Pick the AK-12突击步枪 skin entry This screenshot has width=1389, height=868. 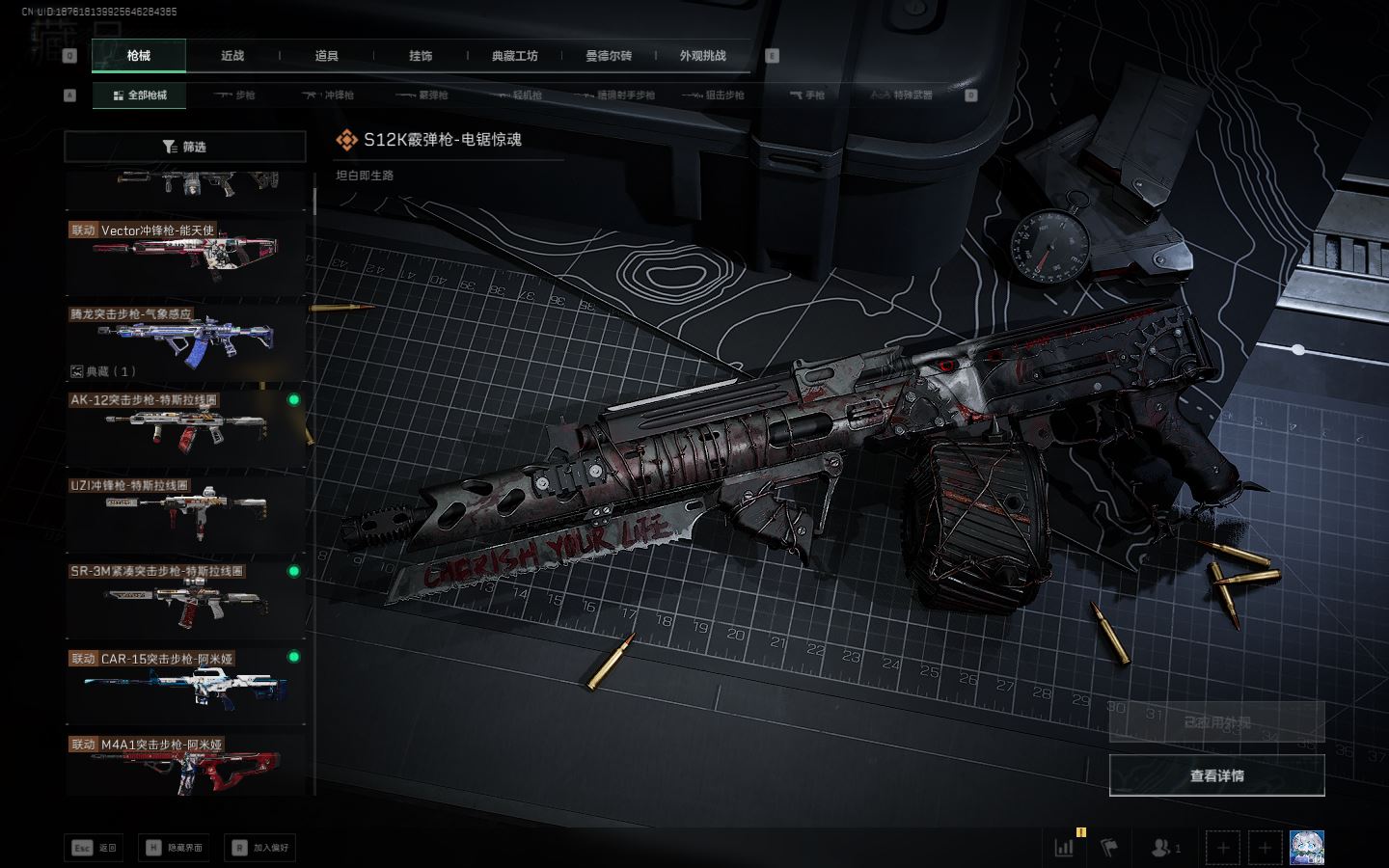[185, 425]
